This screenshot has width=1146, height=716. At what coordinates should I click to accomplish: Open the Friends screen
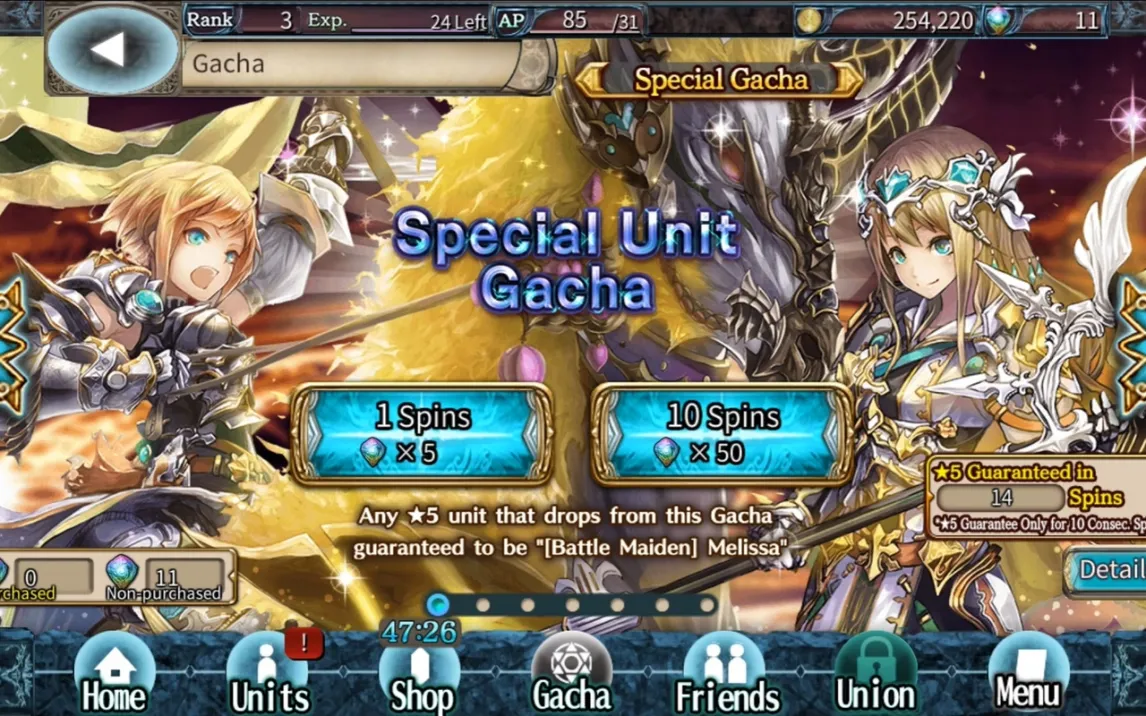click(727, 675)
